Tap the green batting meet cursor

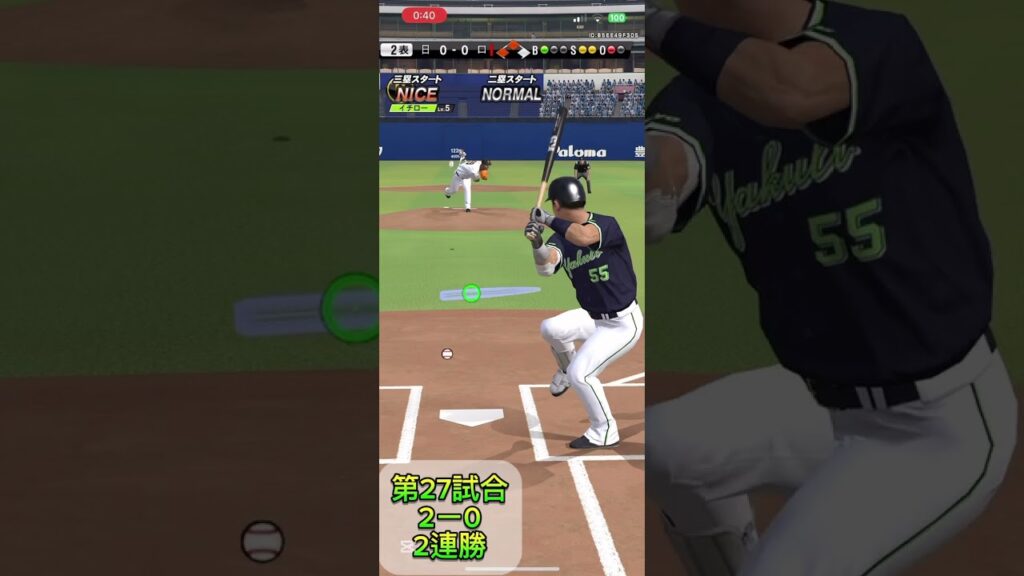(x=471, y=293)
